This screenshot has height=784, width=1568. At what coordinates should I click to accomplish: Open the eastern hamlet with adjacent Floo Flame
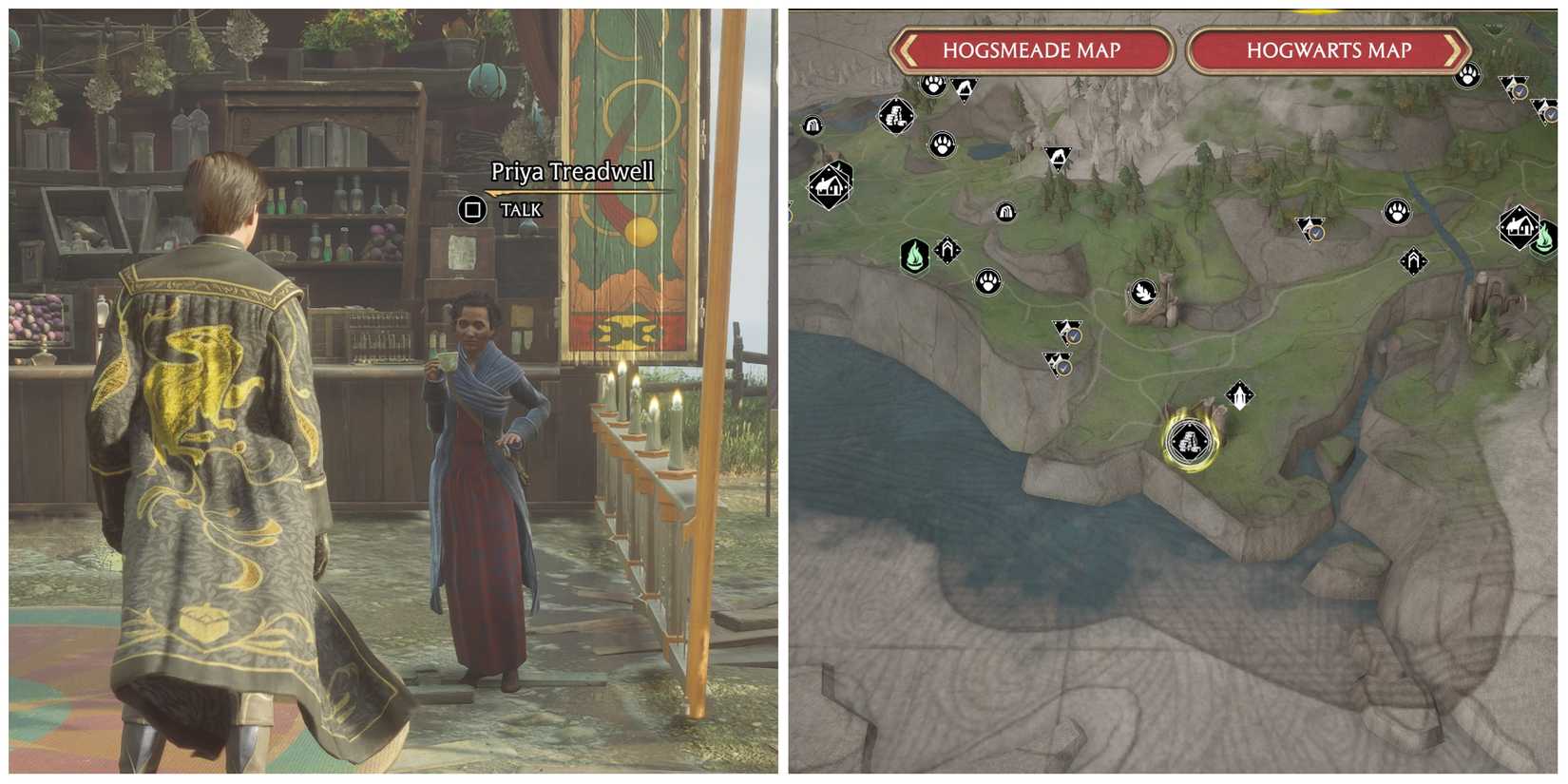(1520, 226)
